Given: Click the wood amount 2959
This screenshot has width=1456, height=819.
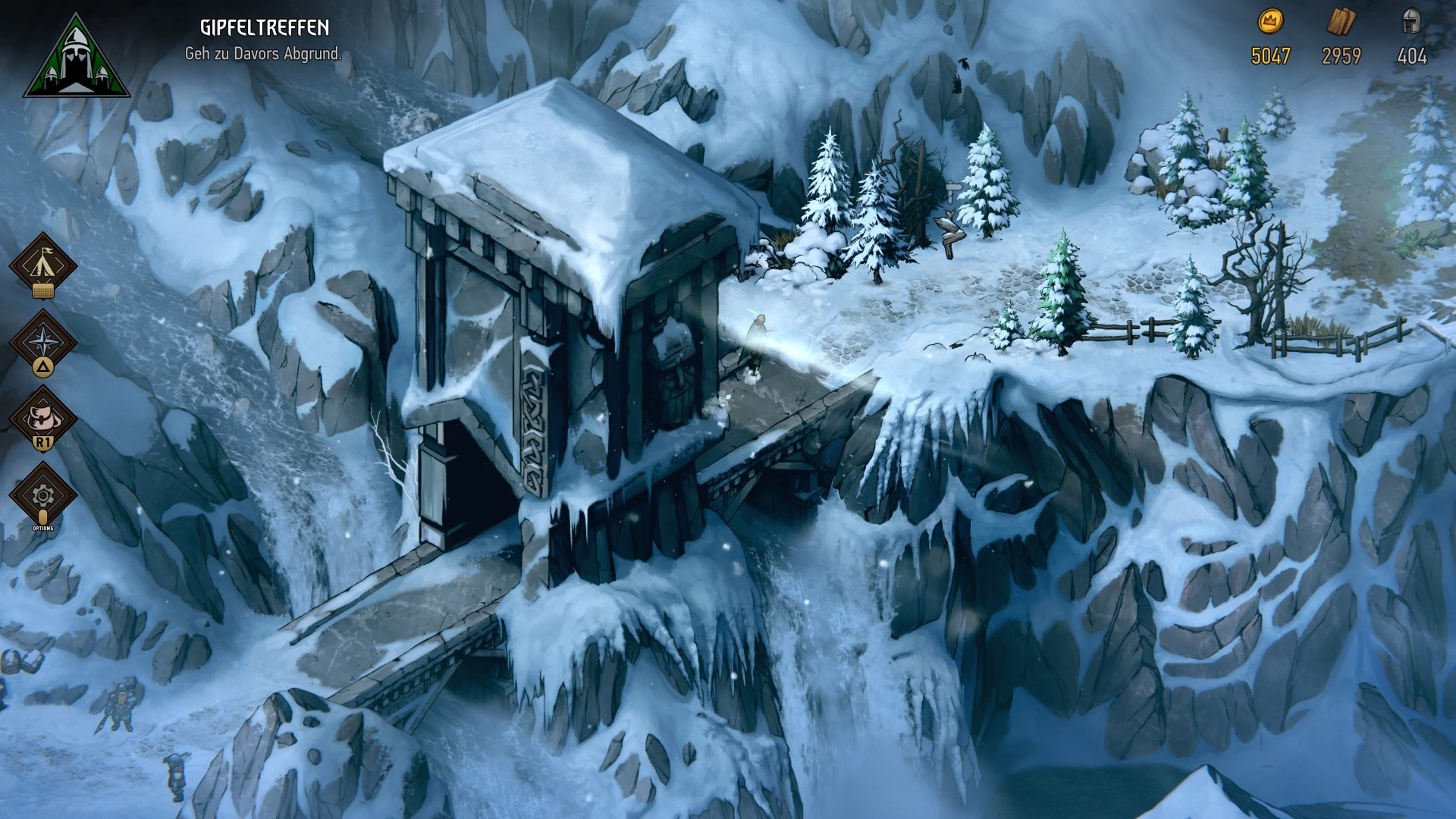Looking at the screenshot, I should [1341, 55].
